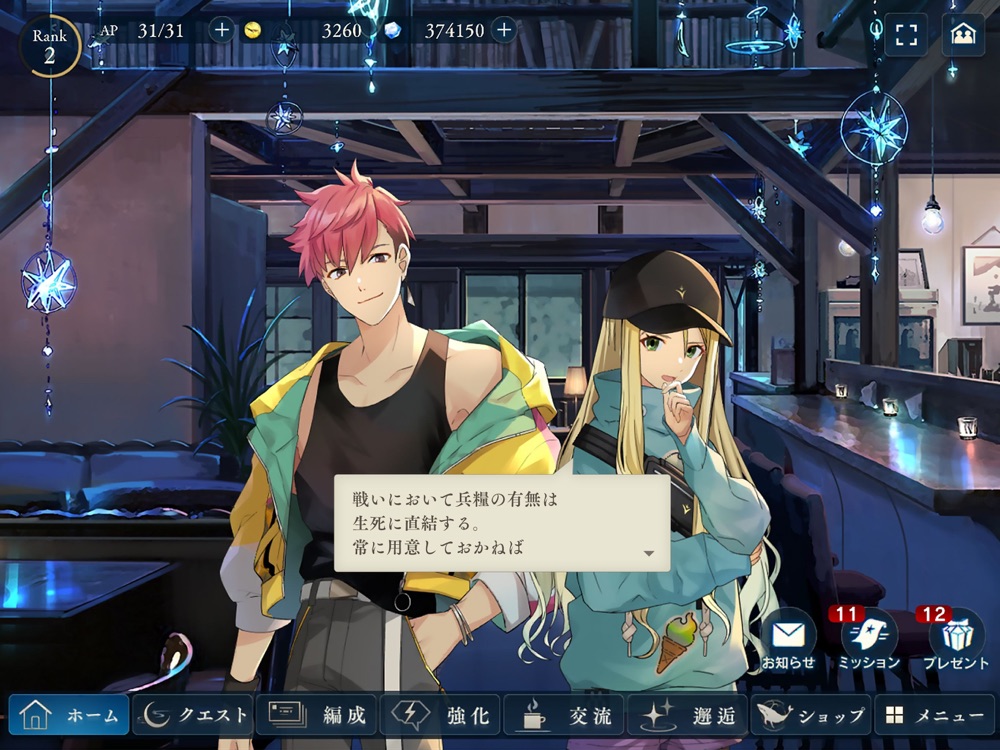
Task: Open the ミッション missions icon
Action: point(868,639)
